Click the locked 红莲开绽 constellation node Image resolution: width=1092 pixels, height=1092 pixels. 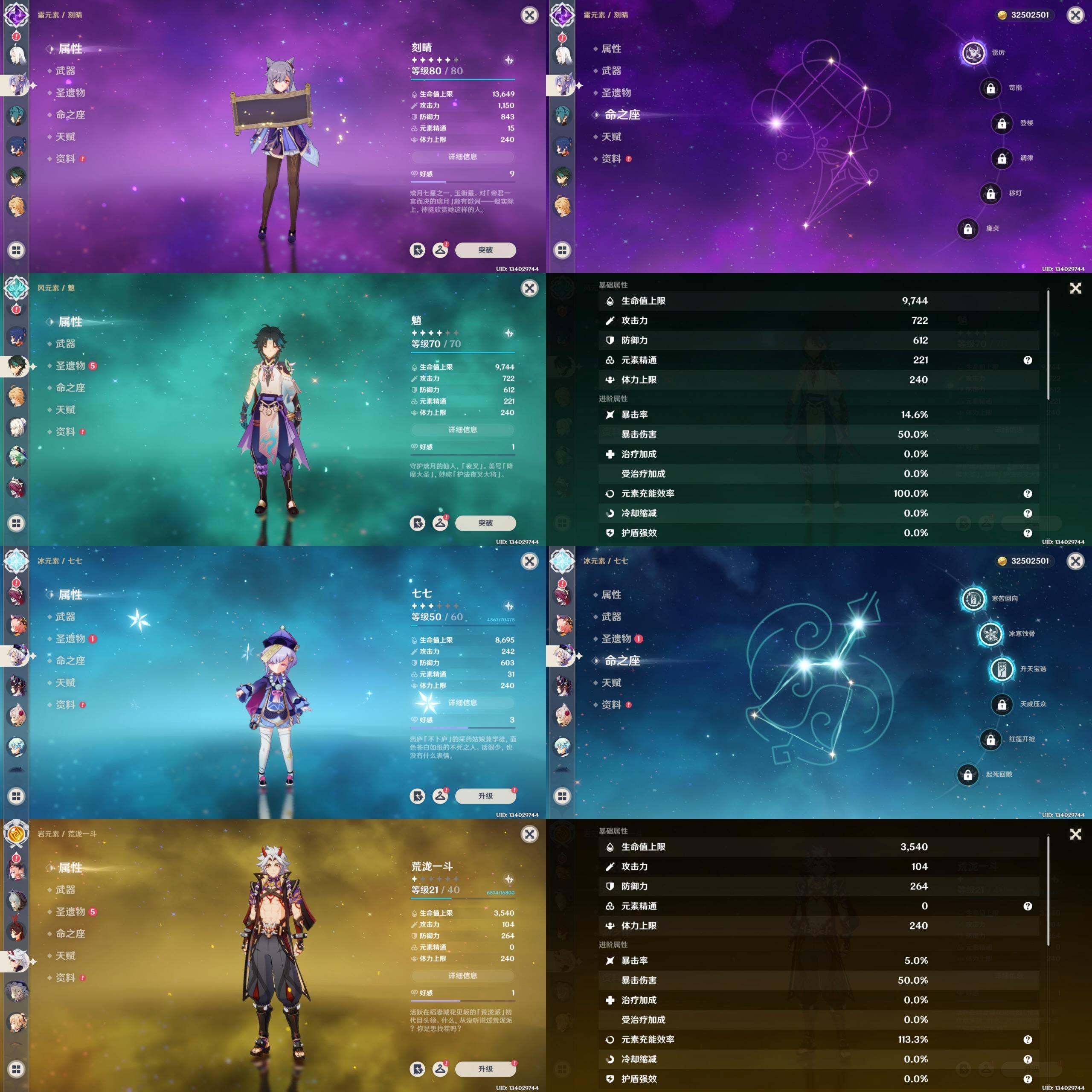click(990, 739)
